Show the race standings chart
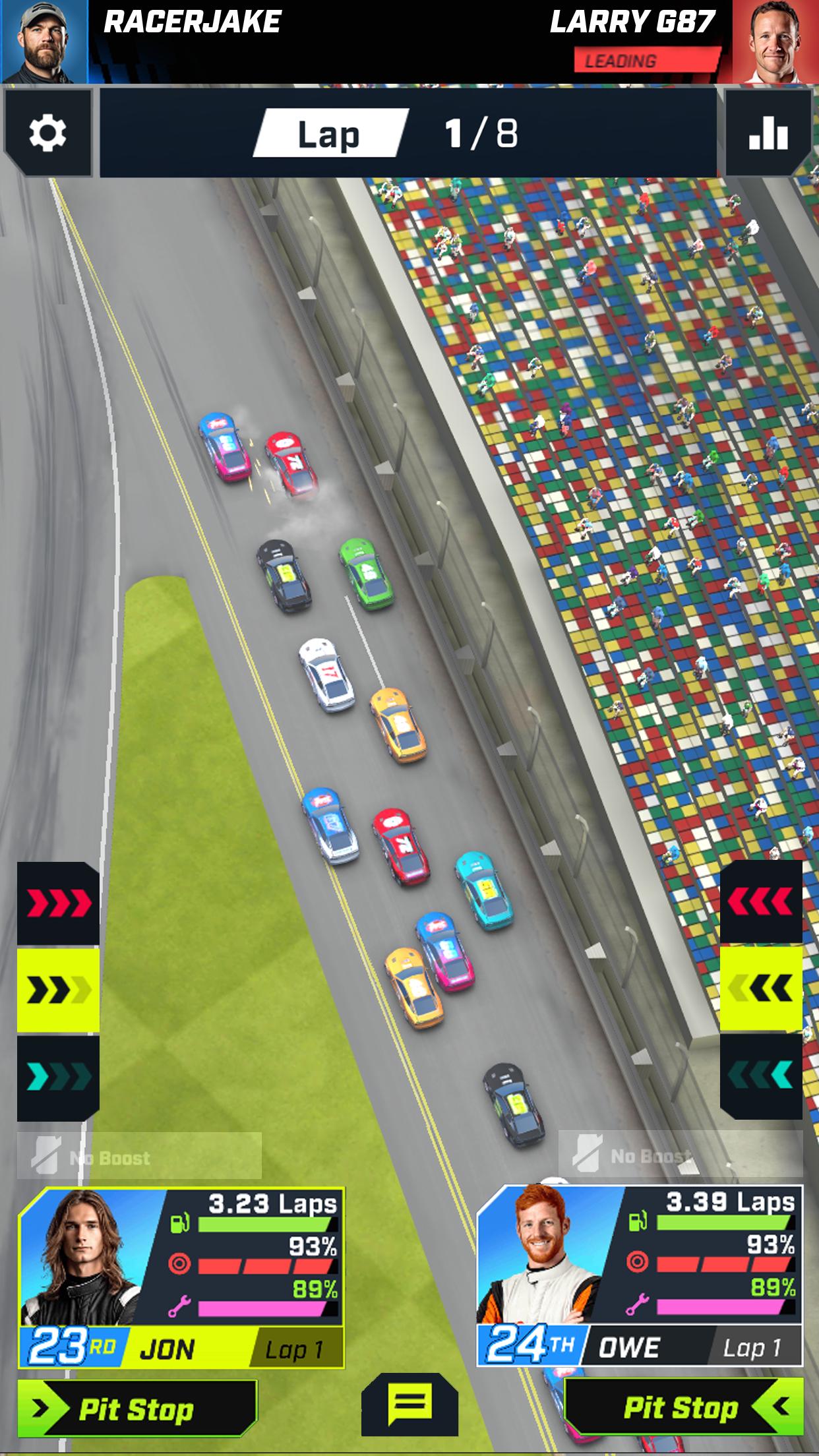 click(768, 133)
